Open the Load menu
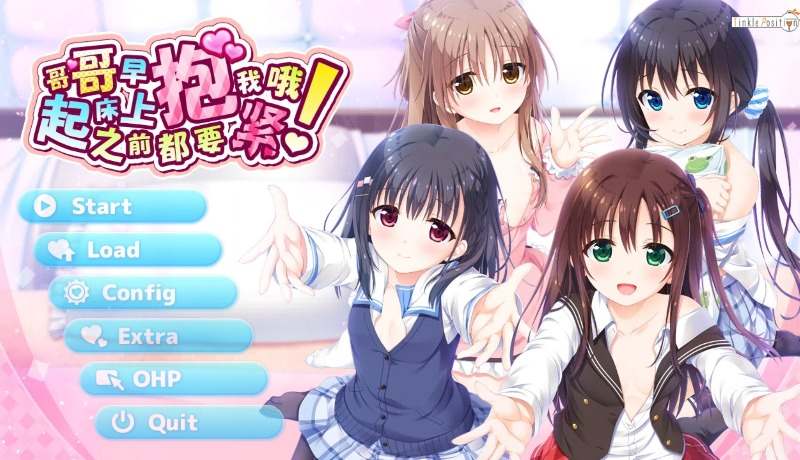The height and width of the screenshot is (460, 800). (127, 250)
